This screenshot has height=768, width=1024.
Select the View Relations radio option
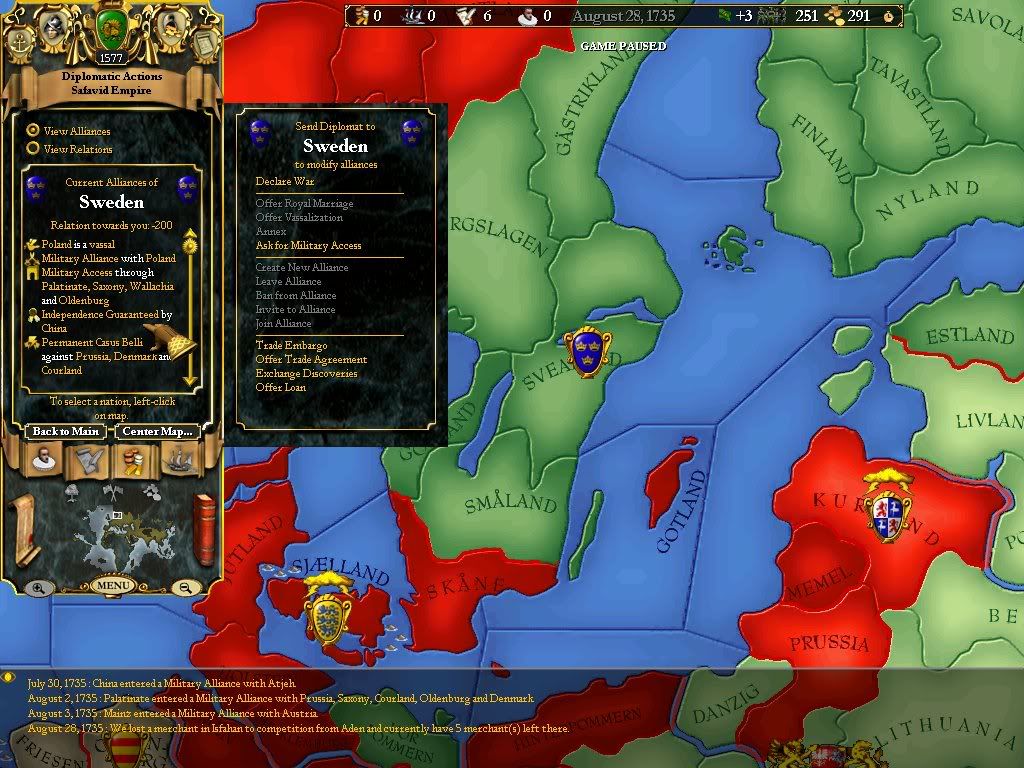pos(33,149)
